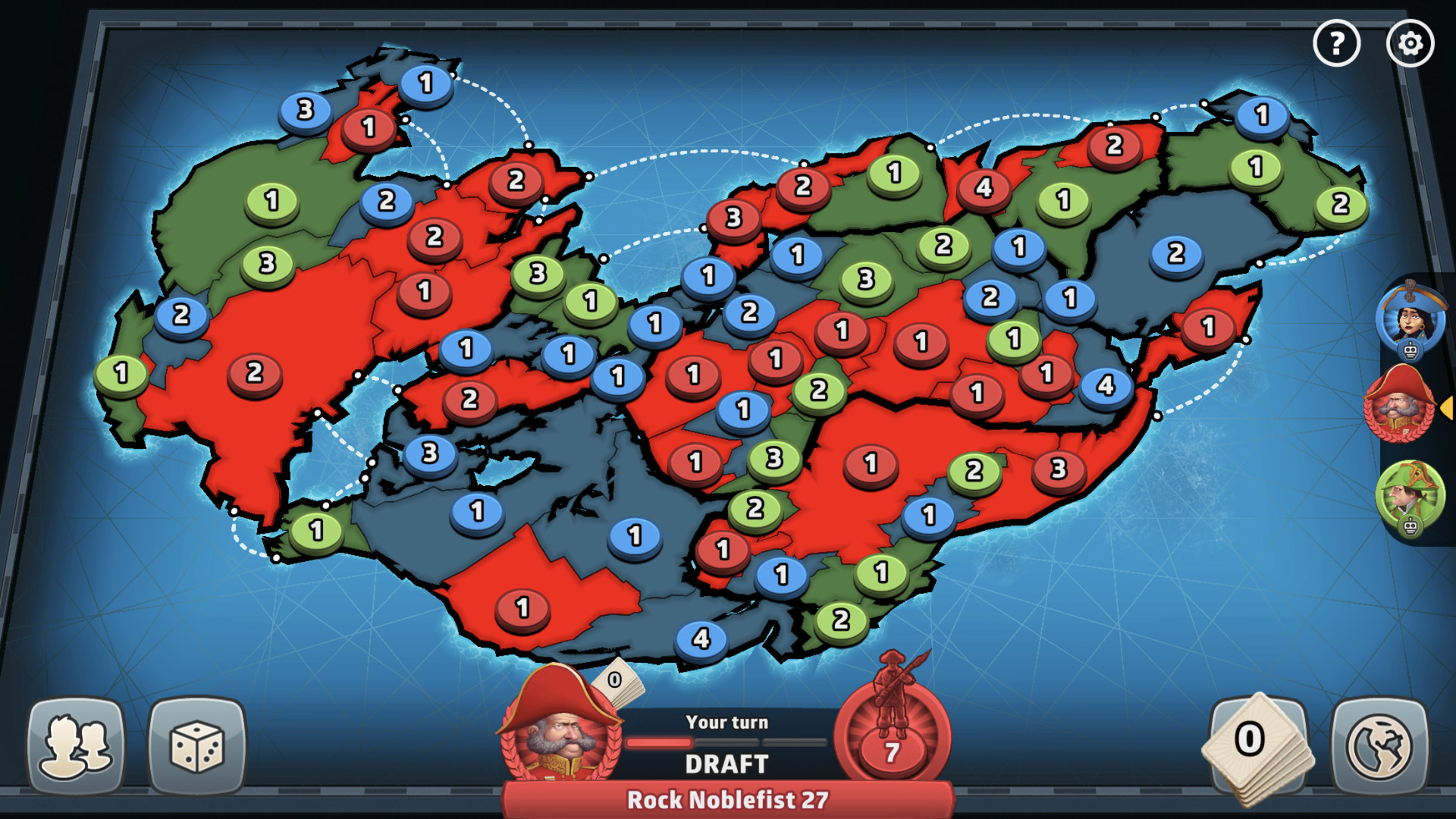This screenshot has height=819, width=1456.
Task: Click the robot badge on the blue avatar
Action: point(1411,350)
